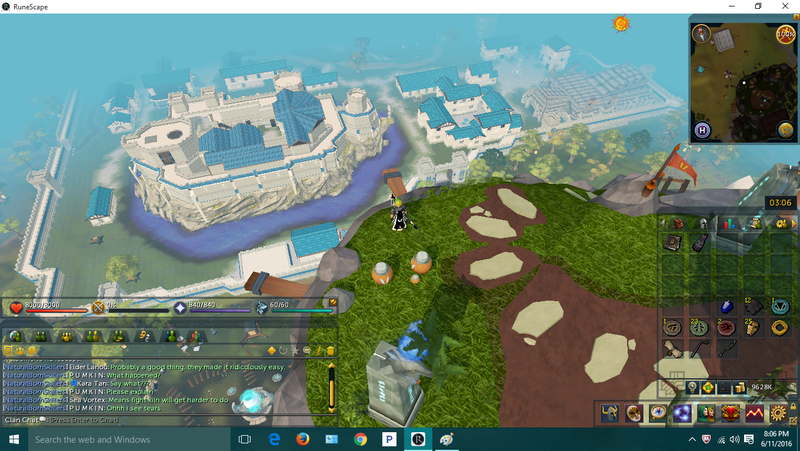
Task: Open the compass ribbon menu icon
Action: point(659,412)
